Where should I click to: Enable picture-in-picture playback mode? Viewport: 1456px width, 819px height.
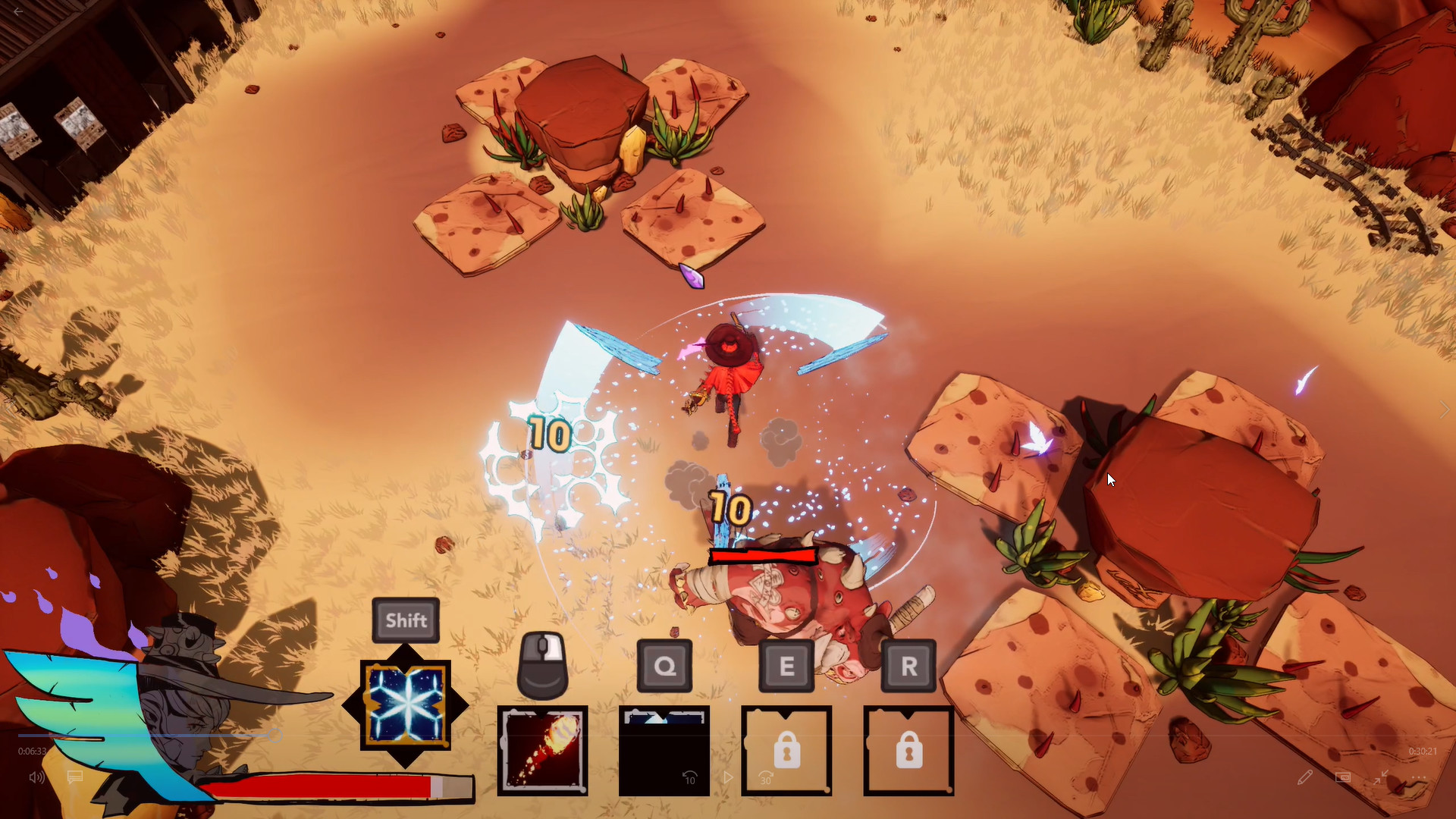pyautogui.click(x=1343, y=777)
